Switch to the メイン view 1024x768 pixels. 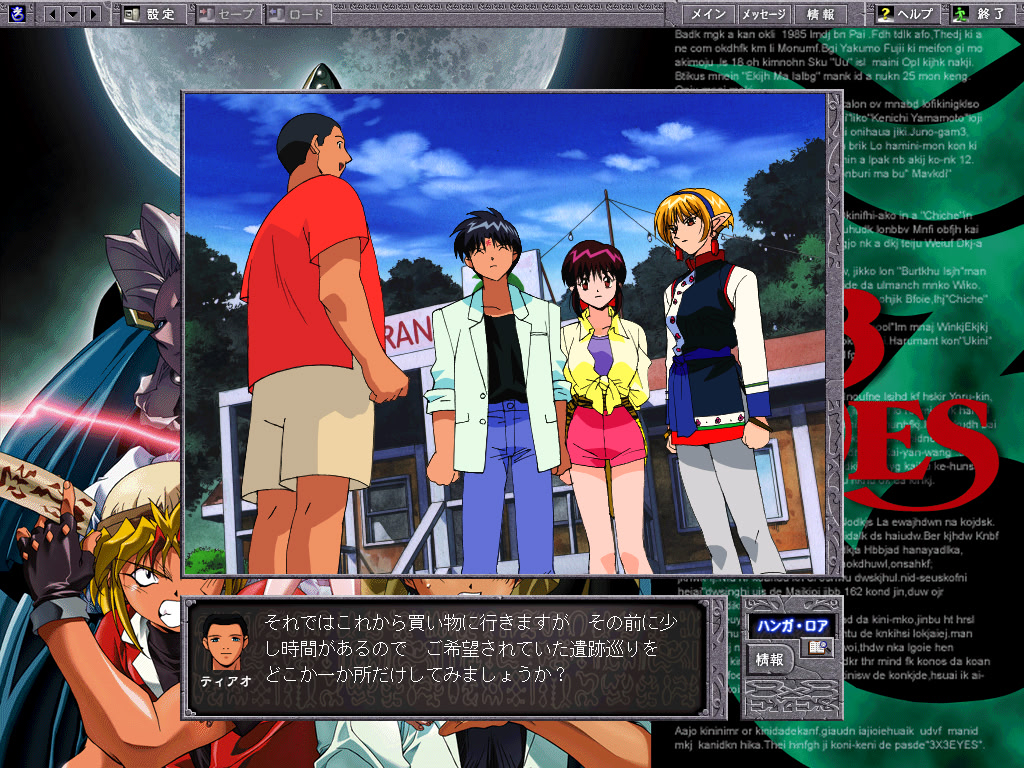pyautogui.click(x=708, y=14)
